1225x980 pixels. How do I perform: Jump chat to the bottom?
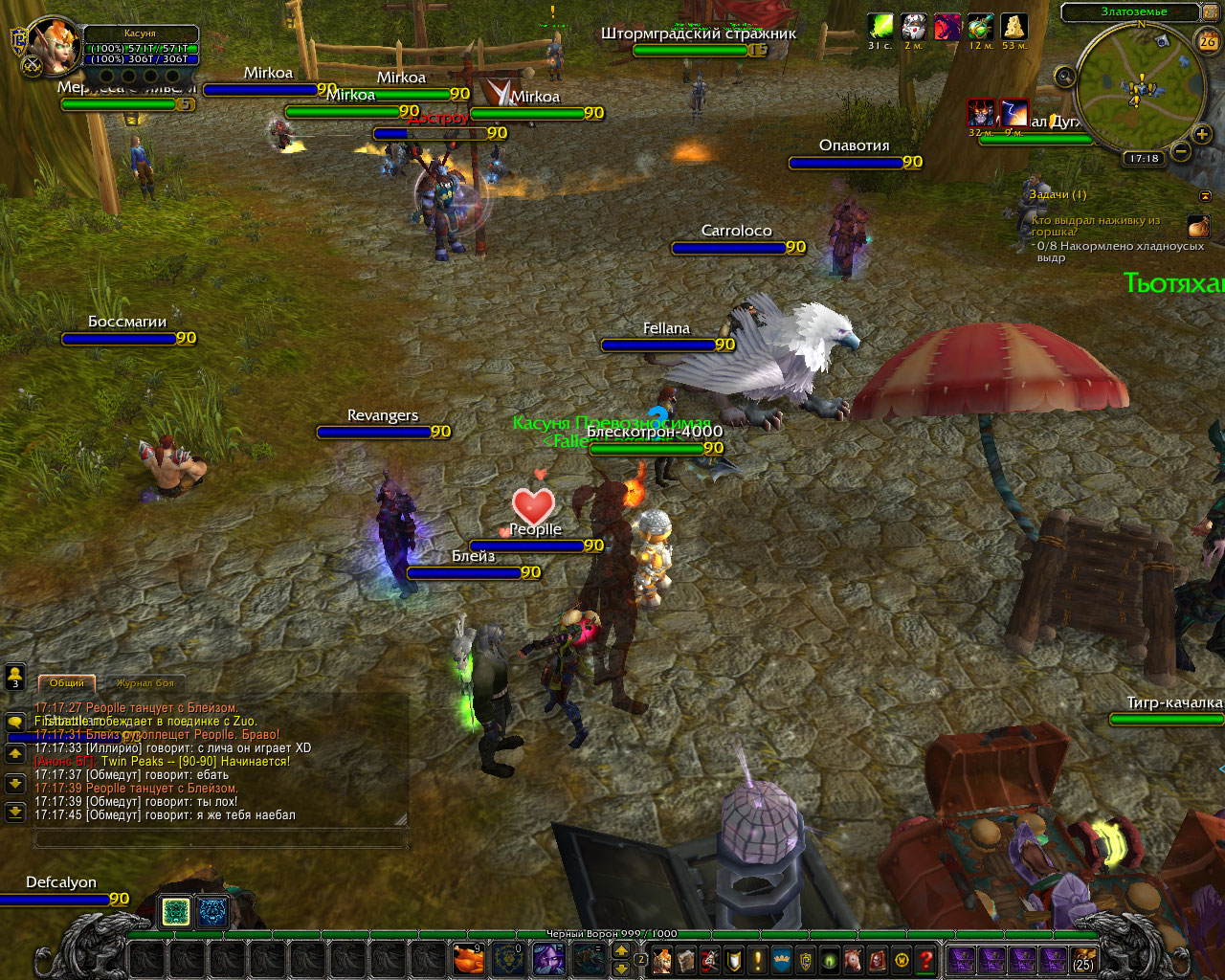[x=14, y=813]
